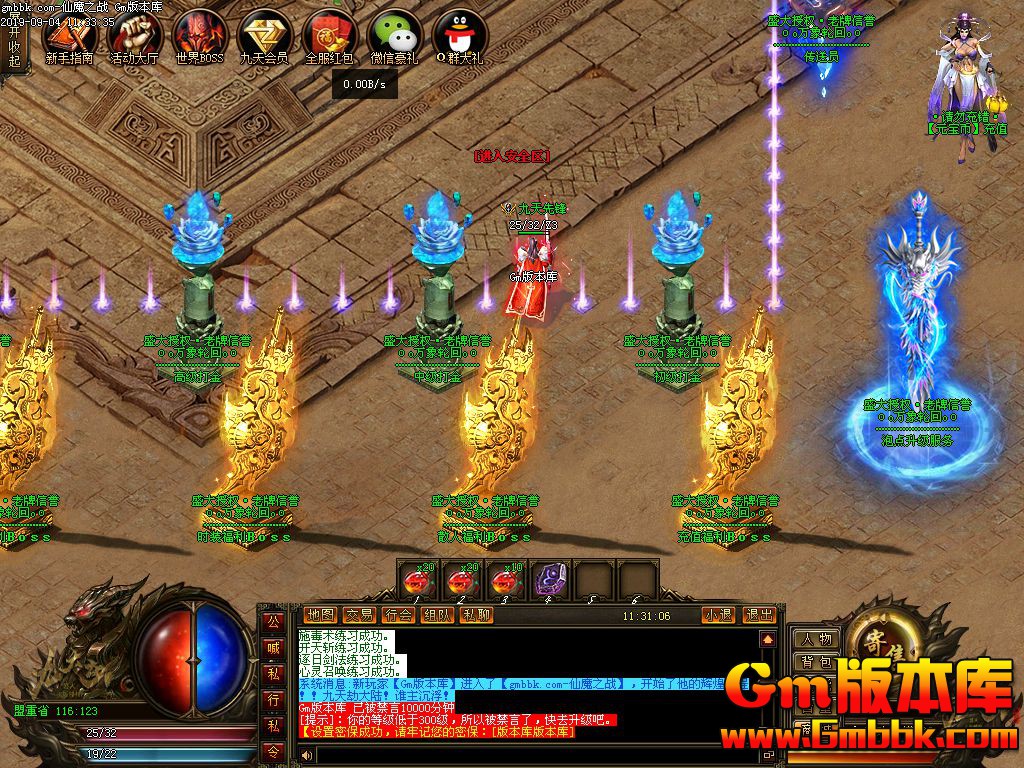Open the 世界BOSS menu icon
This screenshot has height=768, width=1024.
[200, 37]
